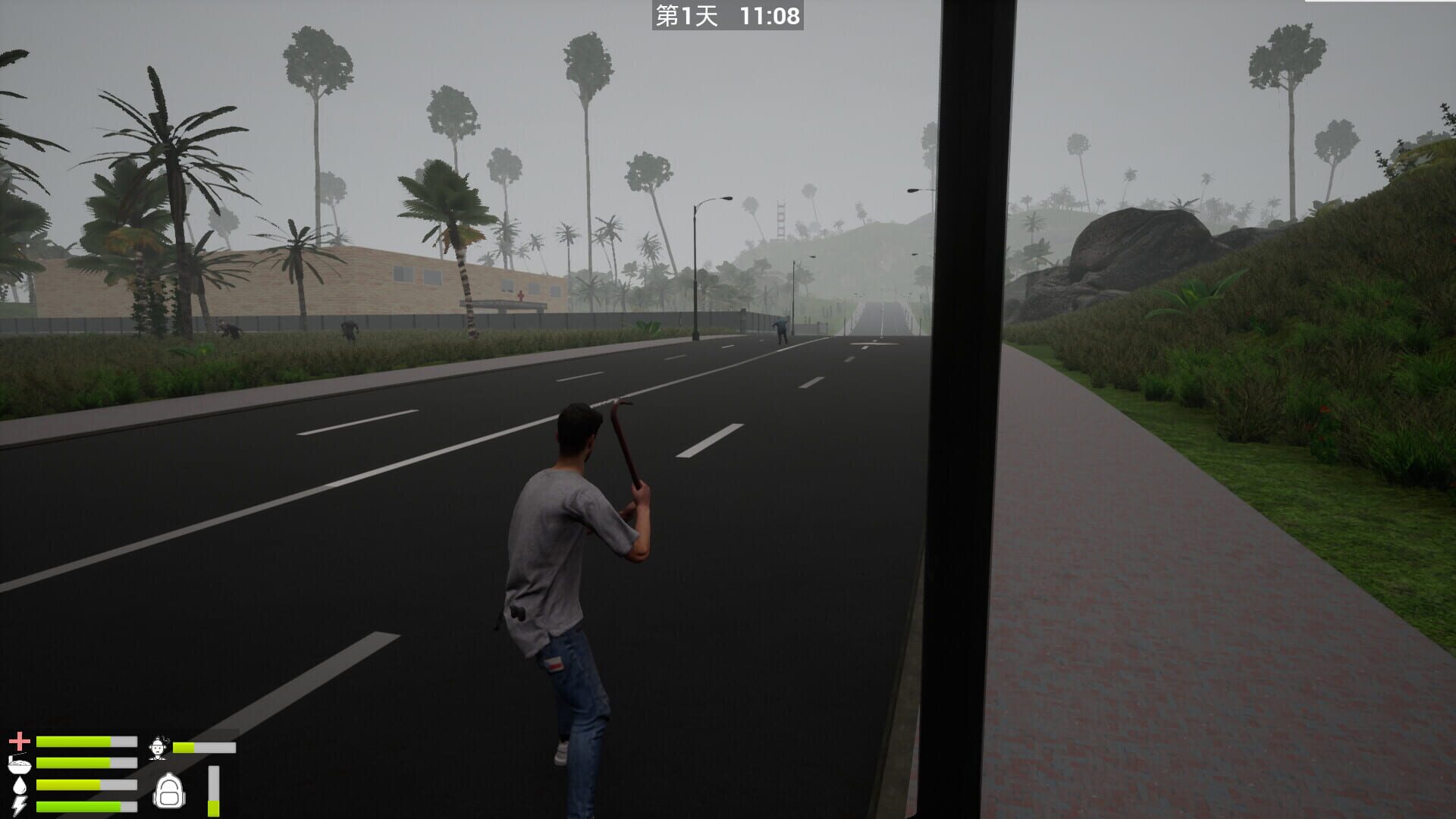Click the lightning bolt energy icon
1456x819 pixels.
point(17,806)
